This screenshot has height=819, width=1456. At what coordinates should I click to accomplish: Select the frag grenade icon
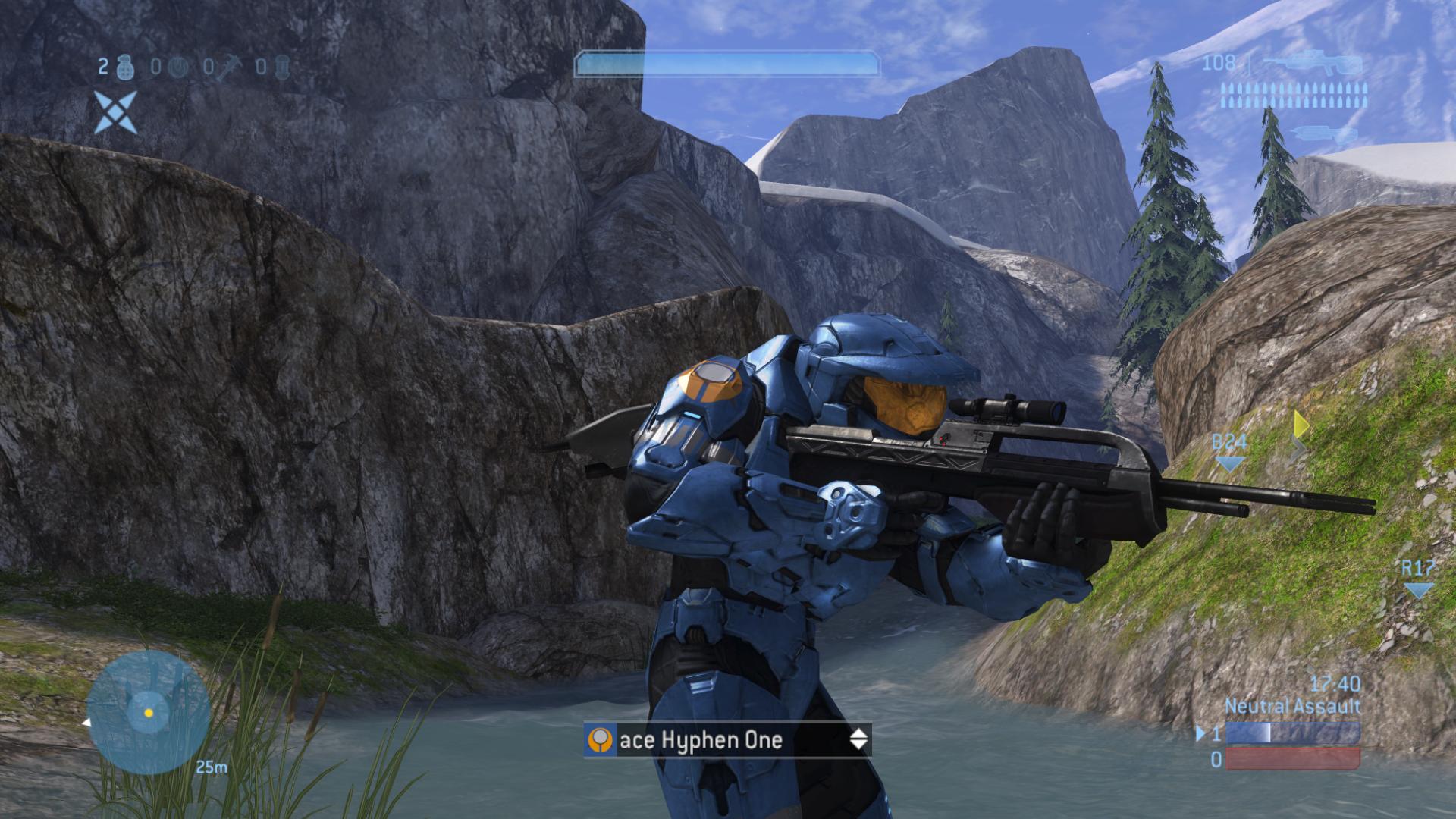126,68
